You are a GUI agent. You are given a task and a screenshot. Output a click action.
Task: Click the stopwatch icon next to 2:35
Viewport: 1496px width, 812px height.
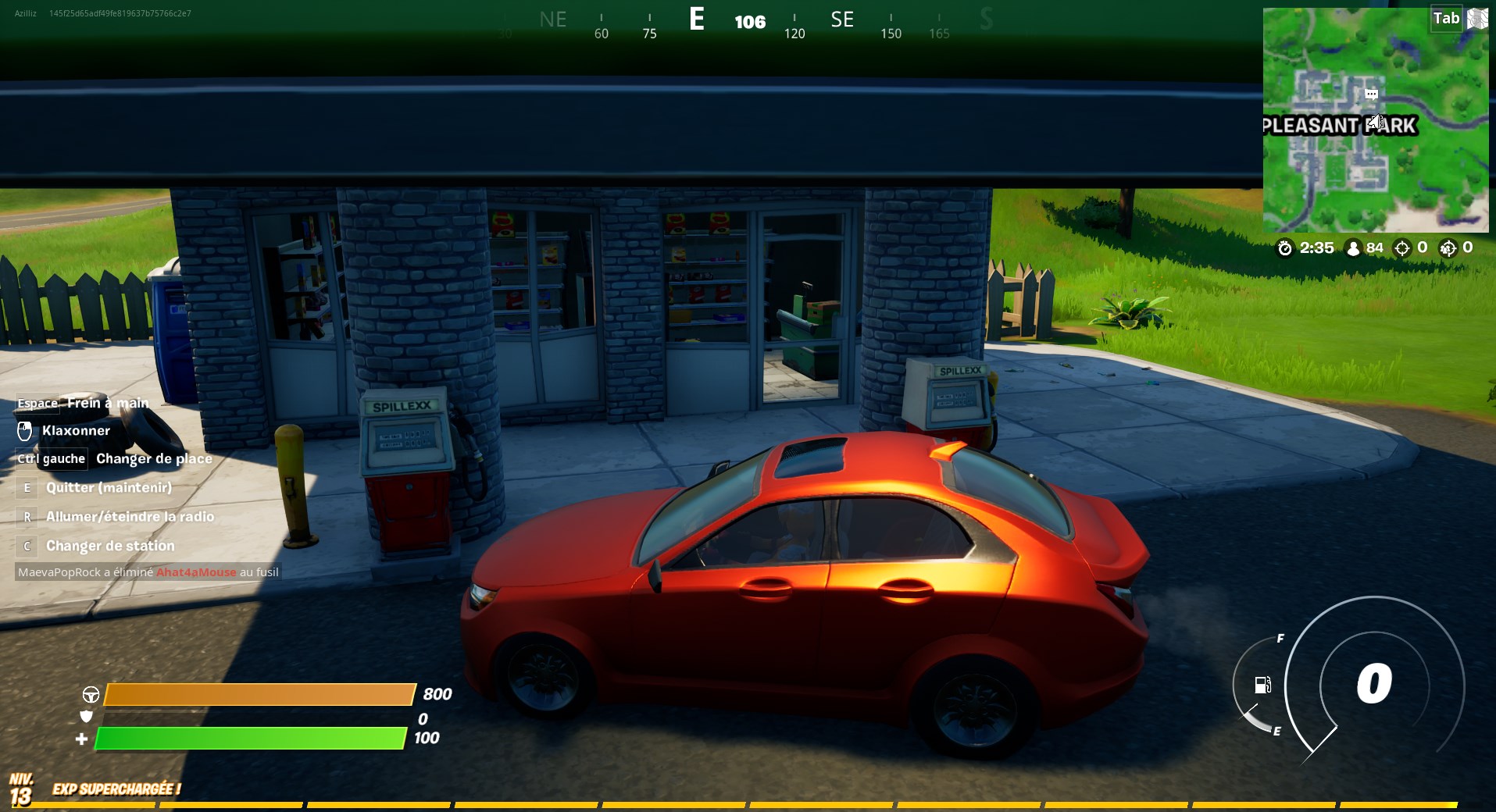[1284, 248]
